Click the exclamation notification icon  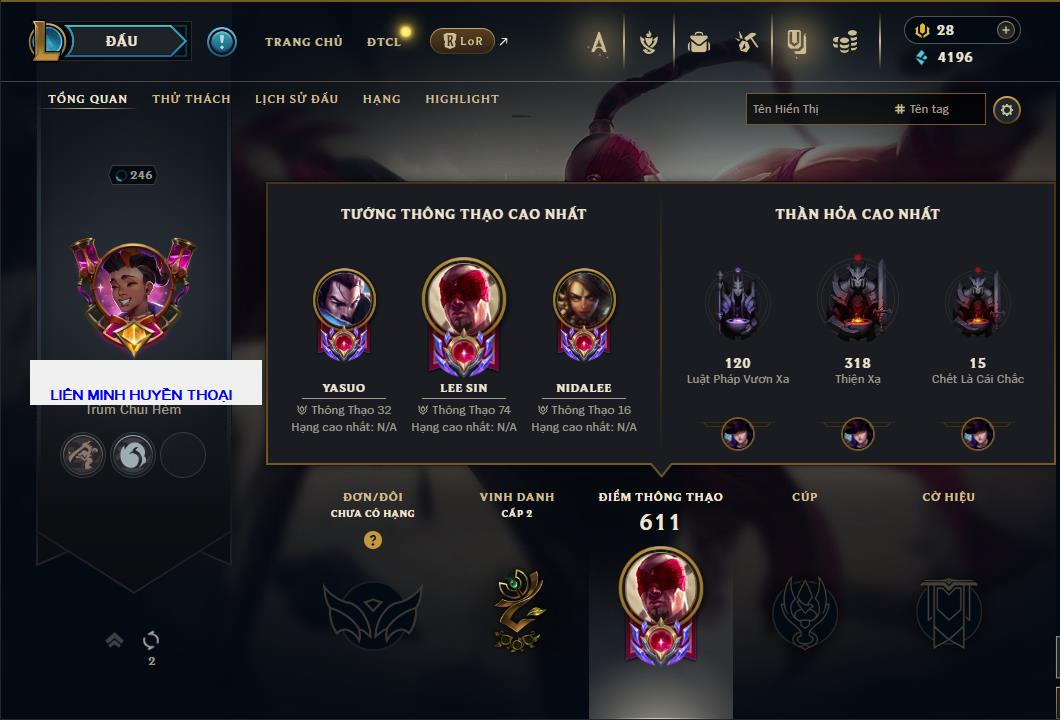tap(222, 41)
